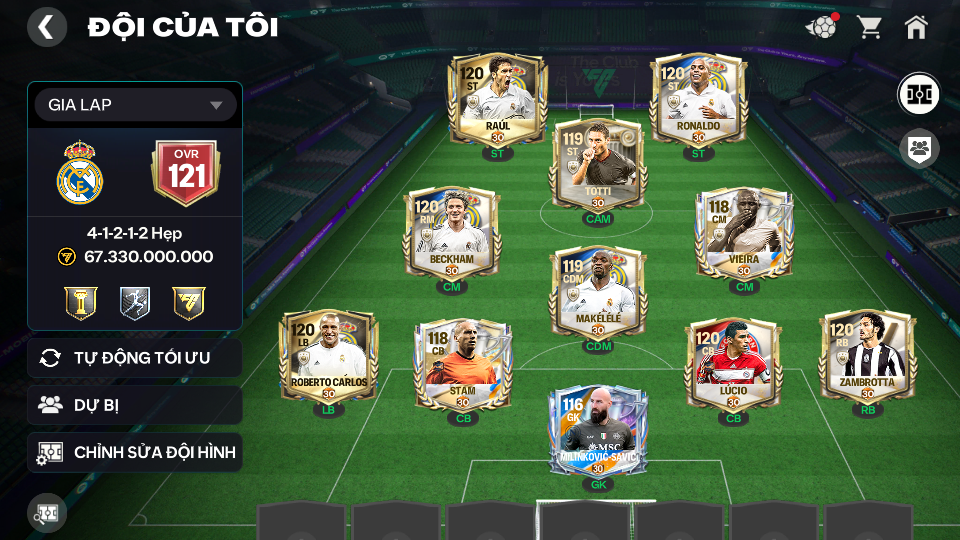Viewport: 960px width, 540px height.
Task: Return to the home screen
Action: pyautogui.click(x=916, y=27)
